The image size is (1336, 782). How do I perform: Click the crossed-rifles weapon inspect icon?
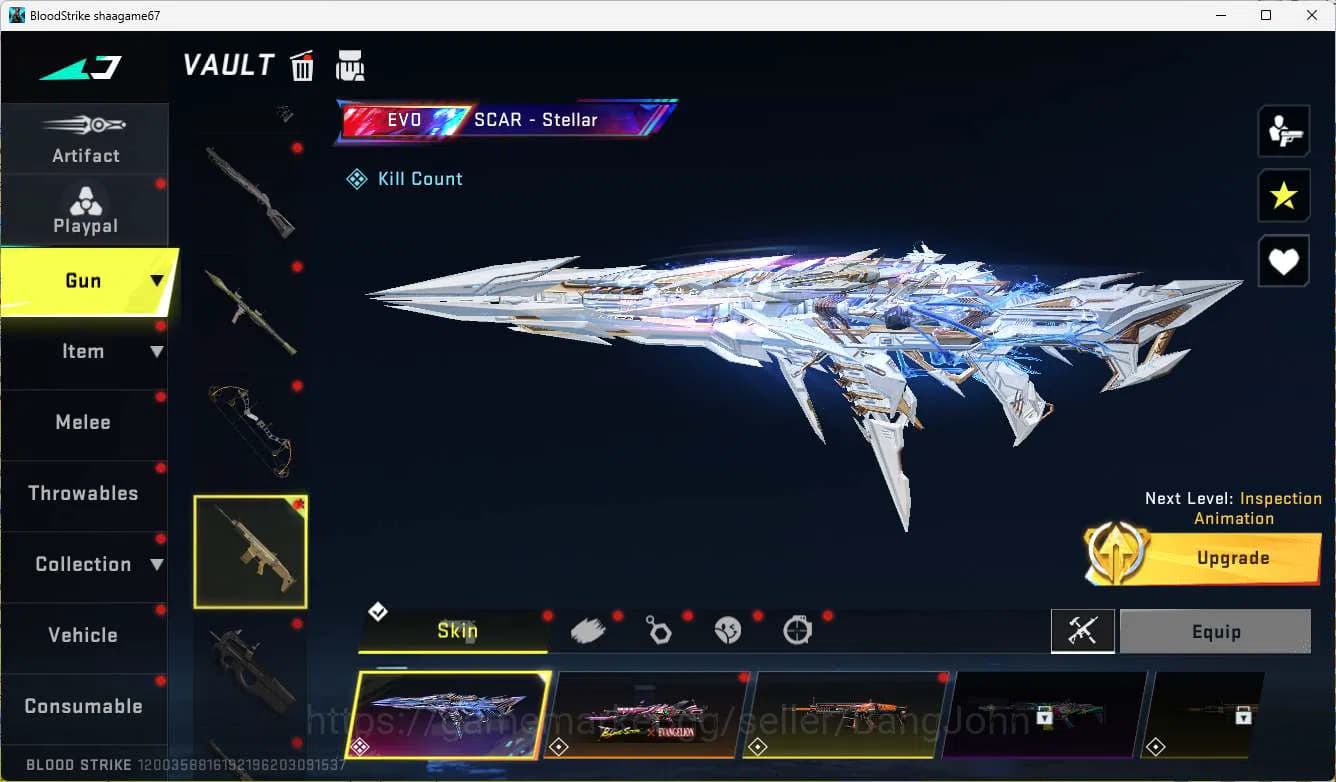(x=1083, y=631)
